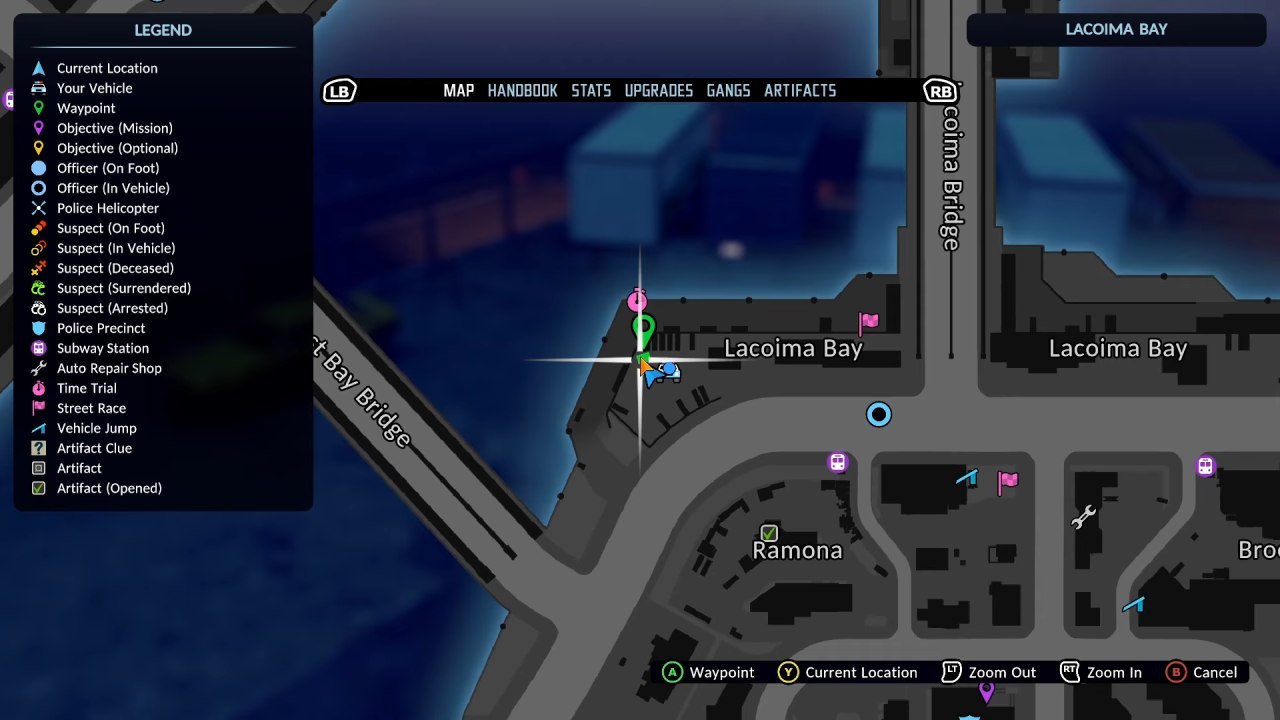Show the Gangs tab

(728, 91)
